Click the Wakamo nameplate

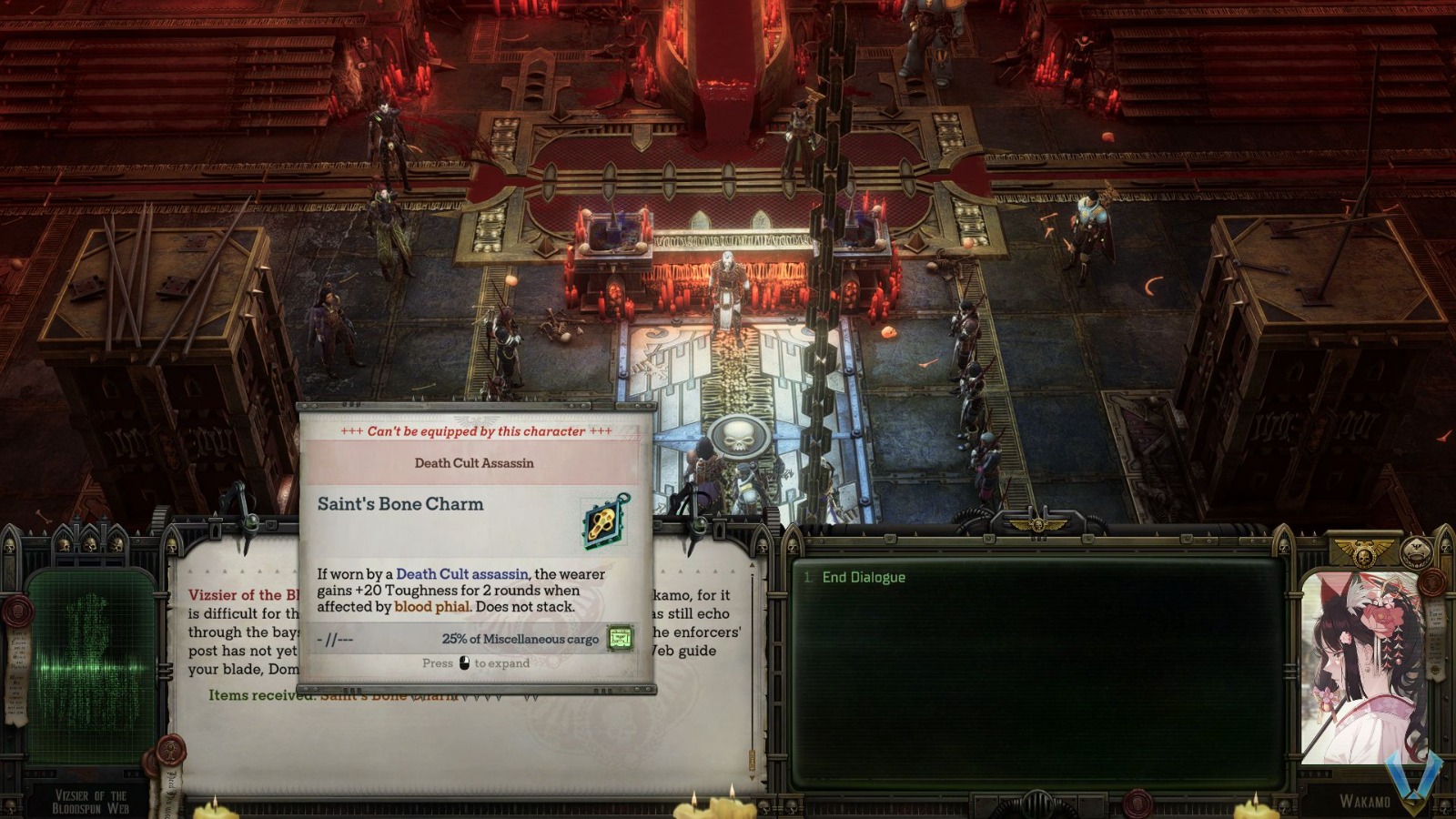pos(1368,801)
